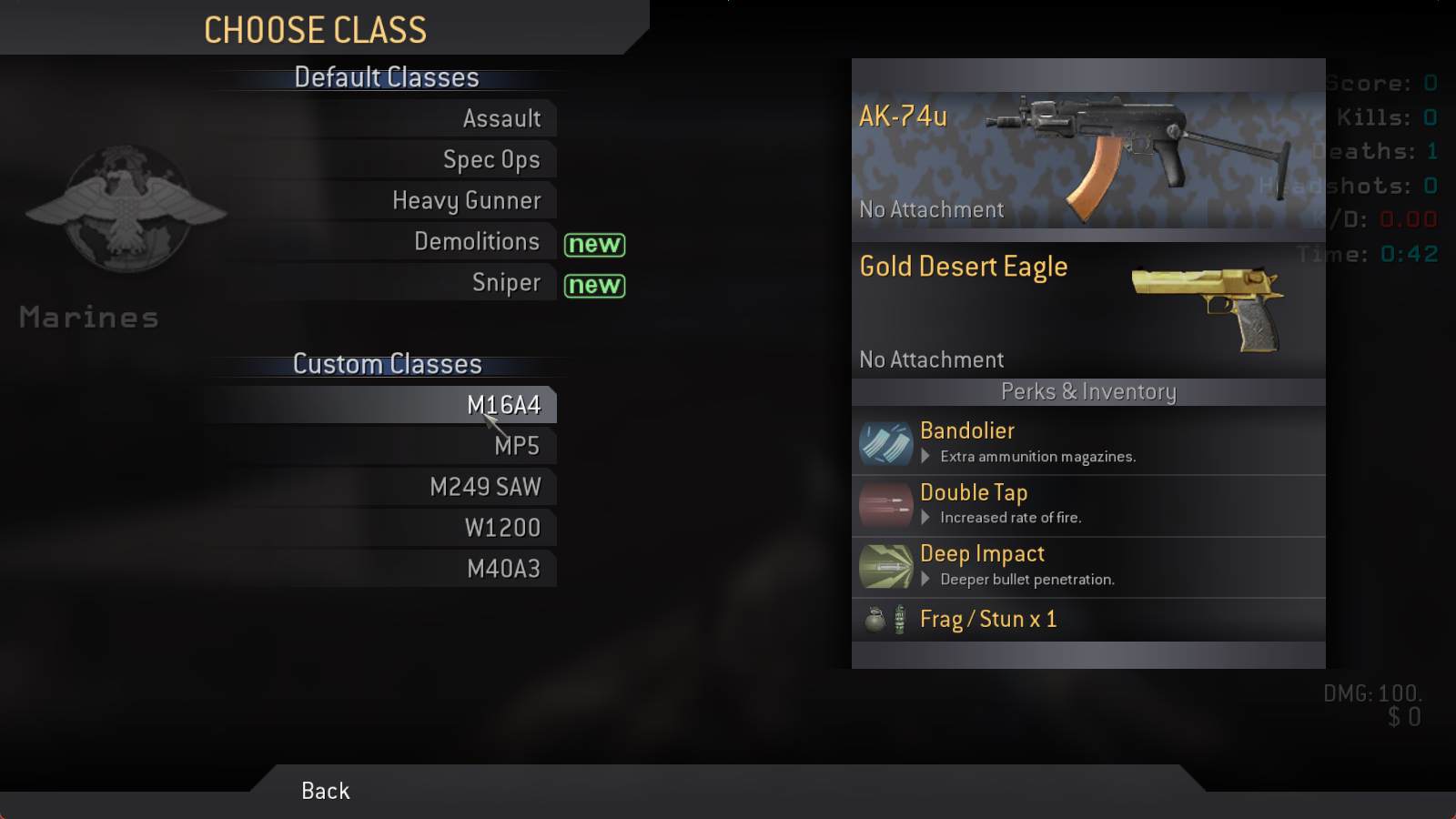Choose the M40A3 custom class
The width and height of the screenshot is (1456, 819).
pos(503,569)
